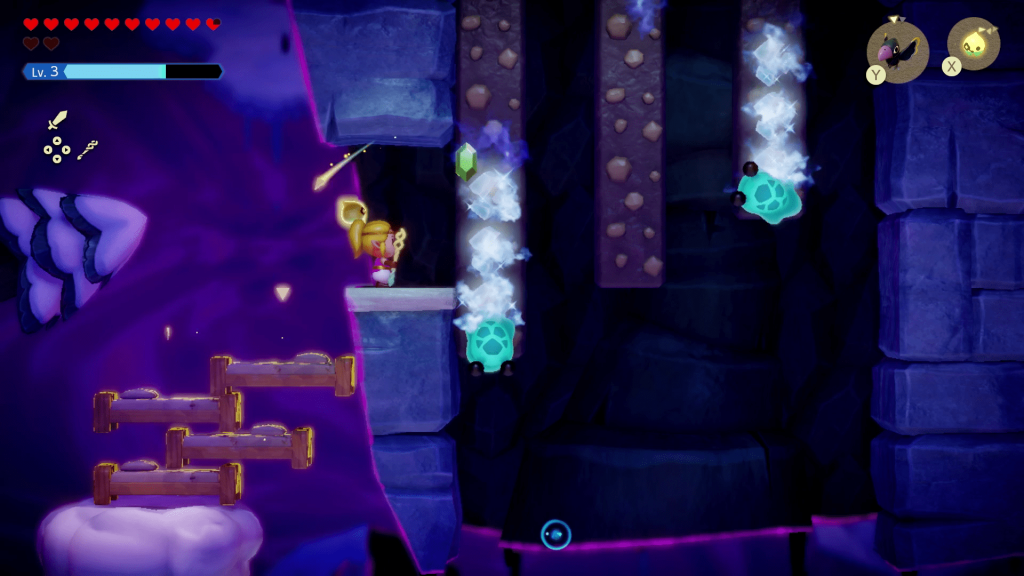Activate the glowing Tri companion icon
This screenshot has height=576, width=1024.
click(x=972, y=44)
